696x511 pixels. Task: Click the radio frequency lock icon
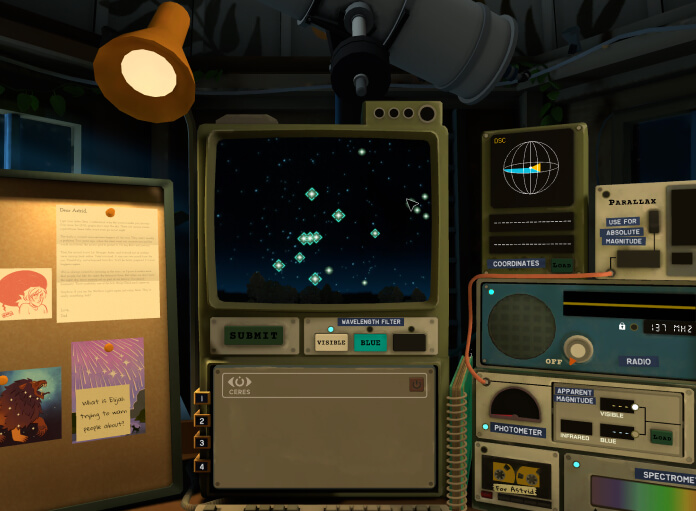point(621,326)
